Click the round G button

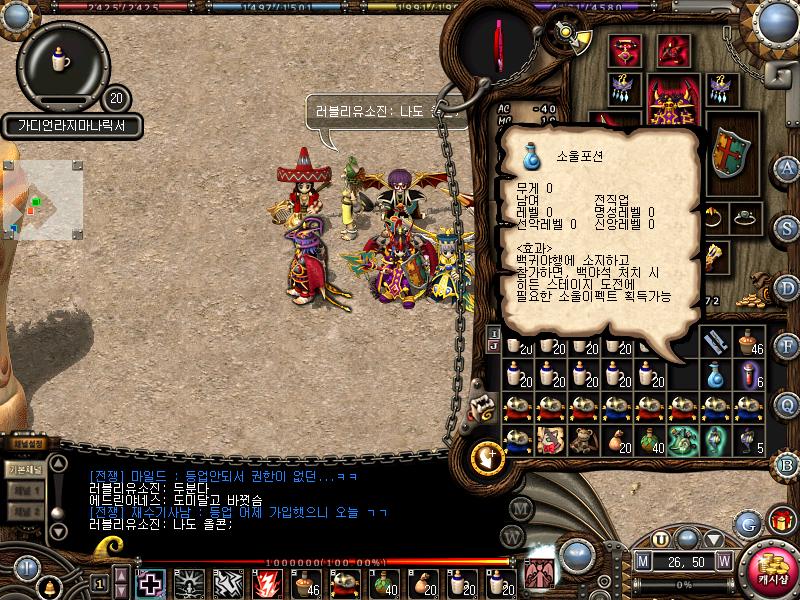pos(747,523)
